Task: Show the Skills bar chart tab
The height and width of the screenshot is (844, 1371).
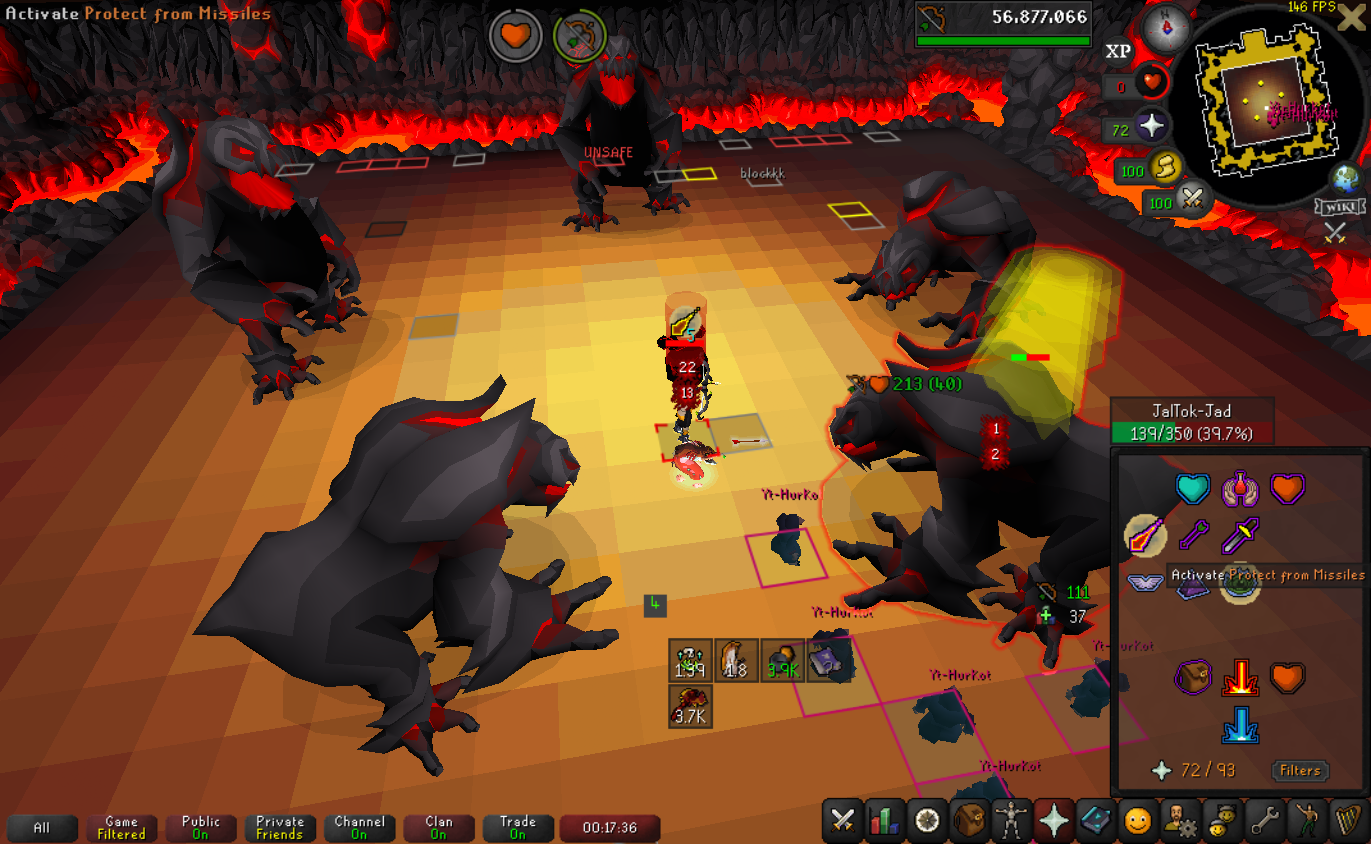Action: point(885,821)
